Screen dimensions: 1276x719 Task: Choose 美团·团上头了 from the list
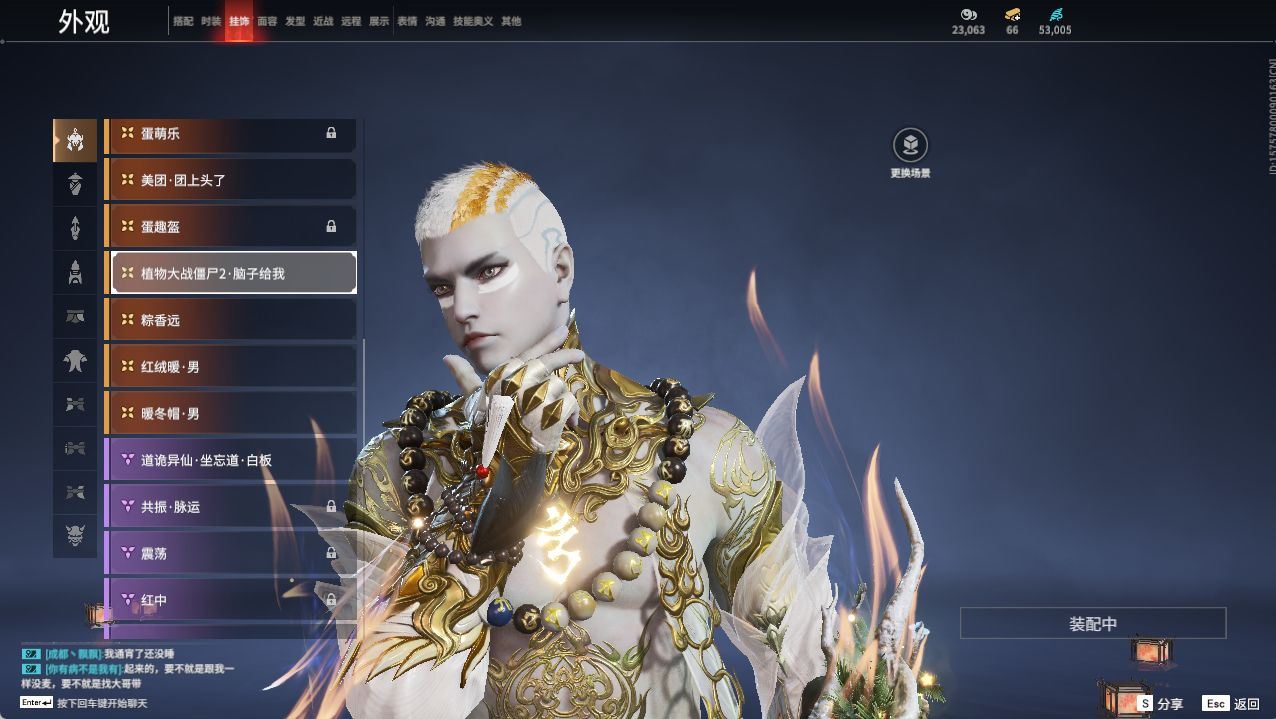pos(232,180)
